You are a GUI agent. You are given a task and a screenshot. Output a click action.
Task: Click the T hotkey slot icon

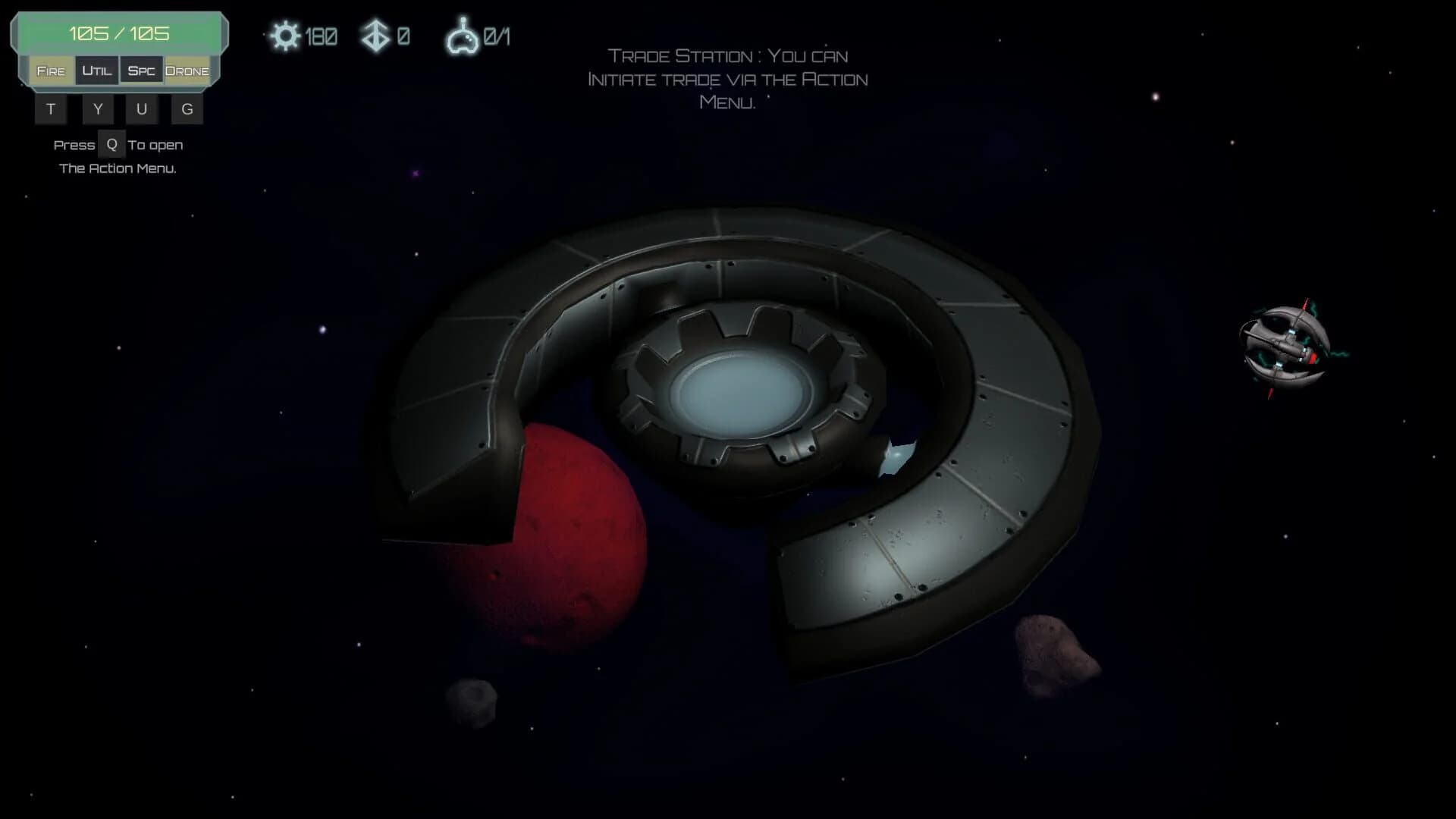[51, 108]
